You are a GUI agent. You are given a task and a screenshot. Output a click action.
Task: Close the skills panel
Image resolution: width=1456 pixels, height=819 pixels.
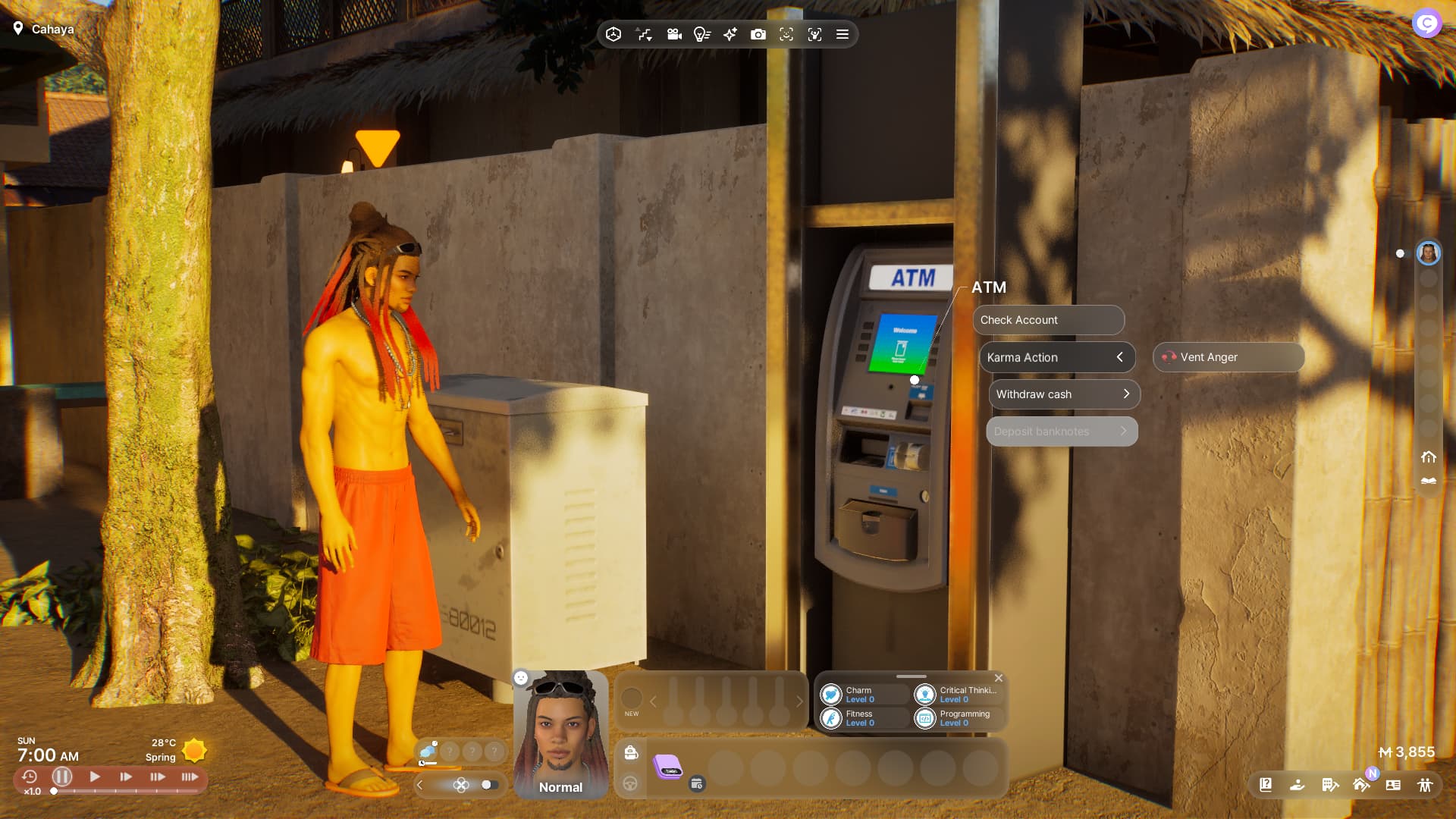coord(999,678)
